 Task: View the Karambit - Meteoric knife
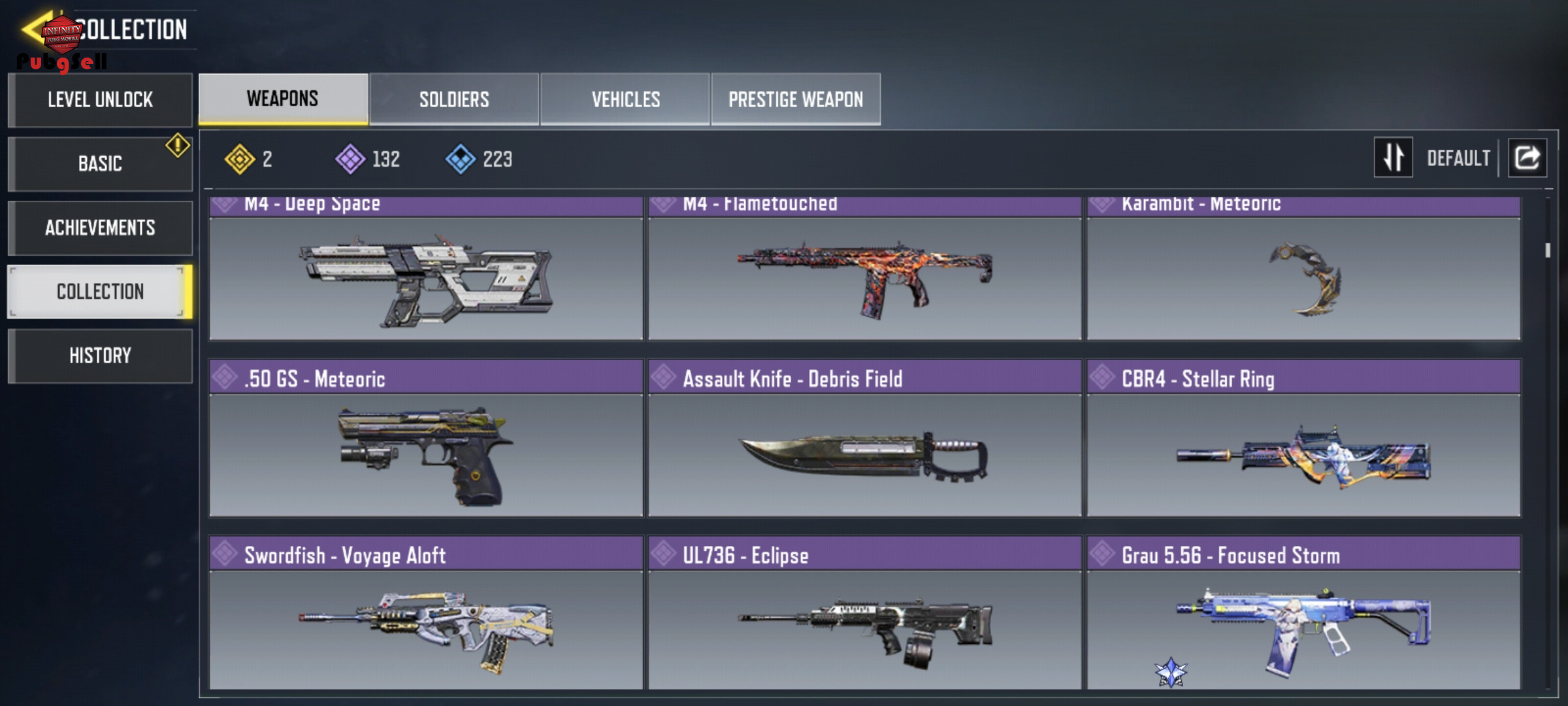[1303, 275]
